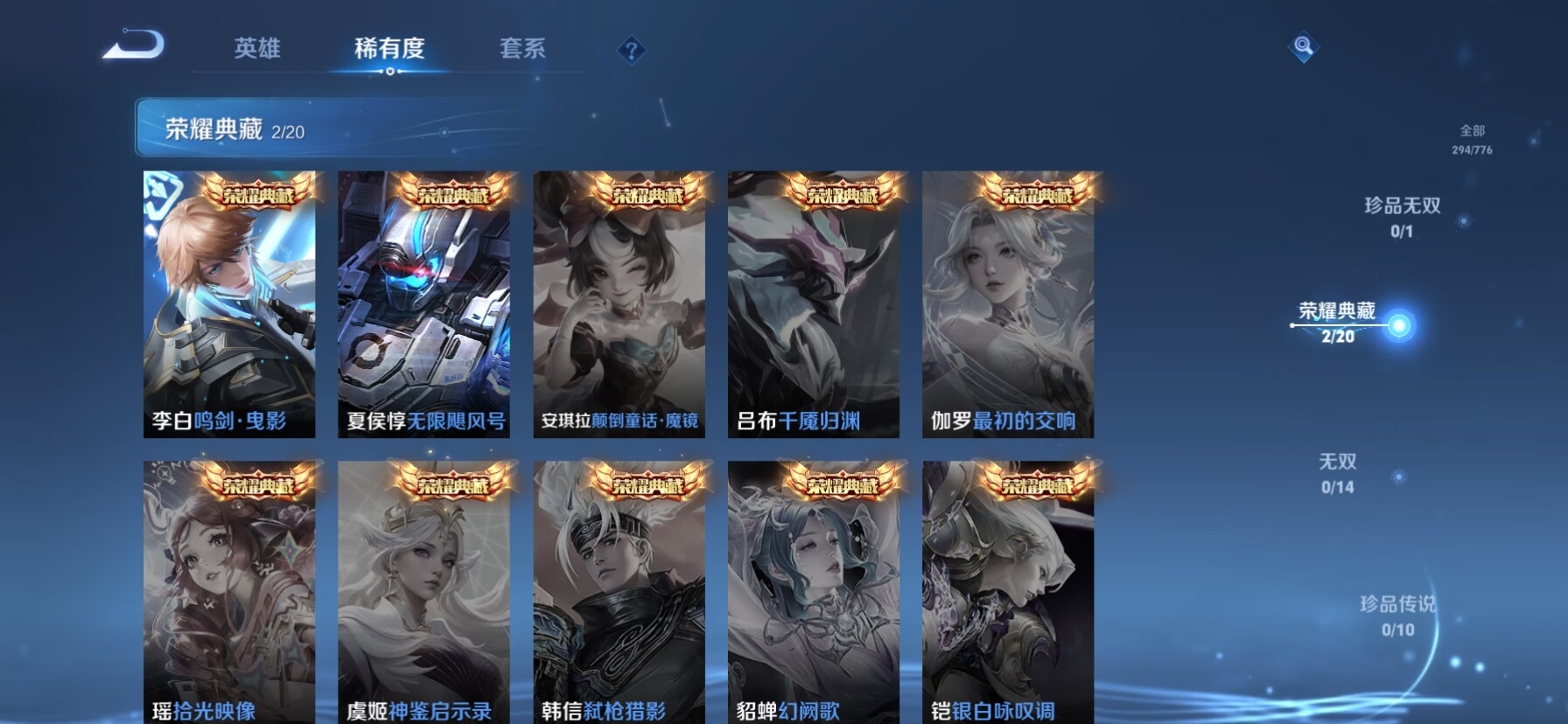
Task: Jump to the 无双 rarity category
Action: [x=1338, y=472]
